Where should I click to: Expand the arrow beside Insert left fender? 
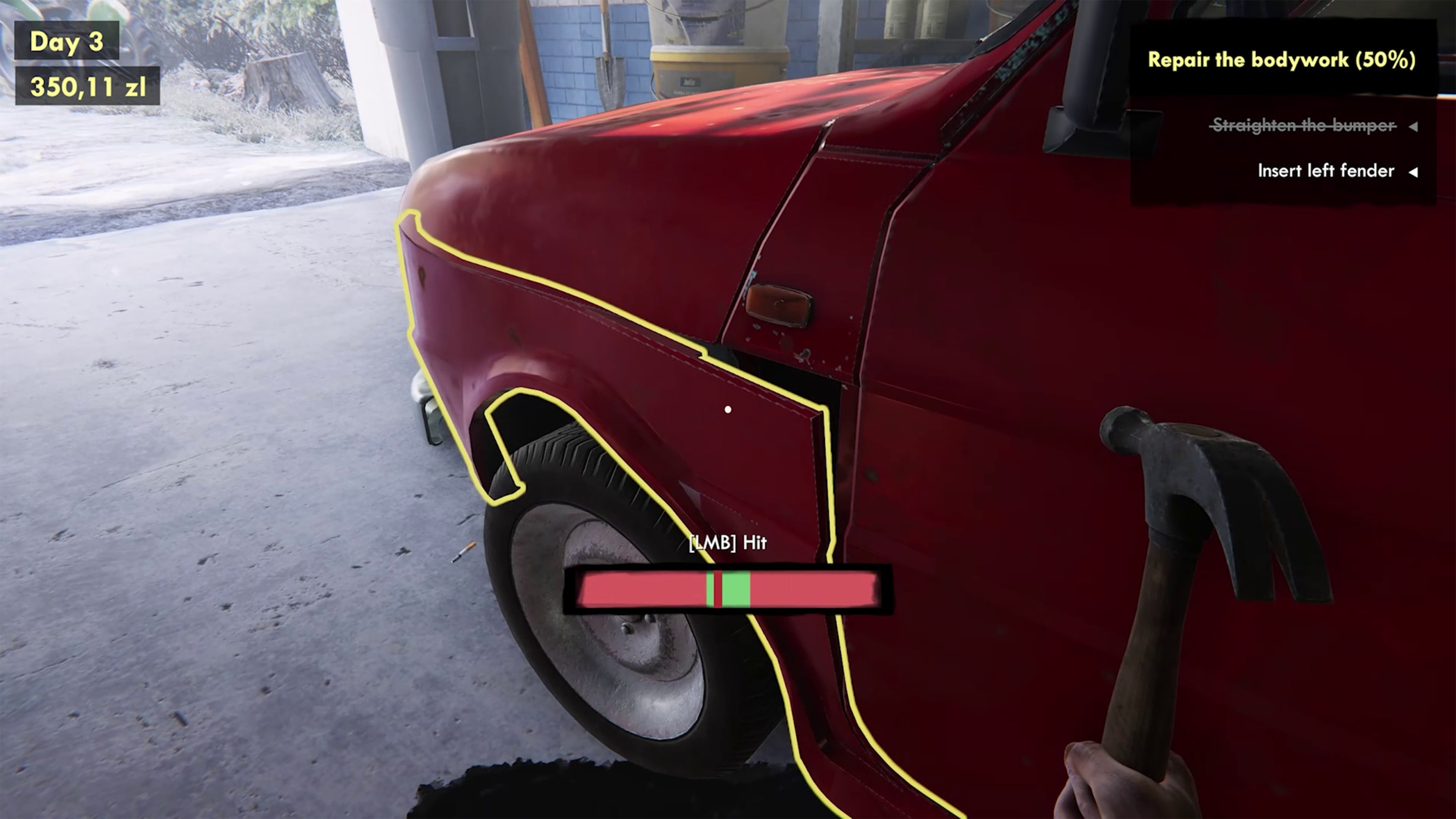tap(1414, 172)
